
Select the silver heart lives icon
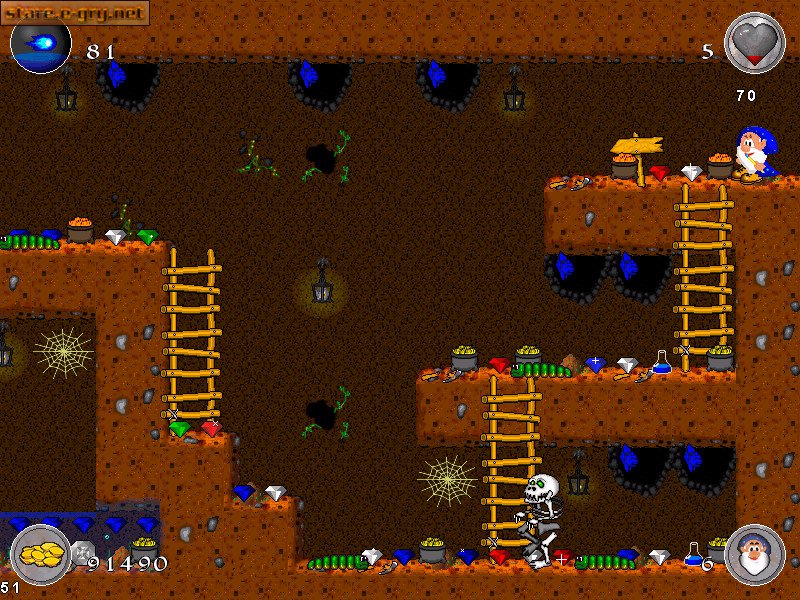tap(755, 43)
